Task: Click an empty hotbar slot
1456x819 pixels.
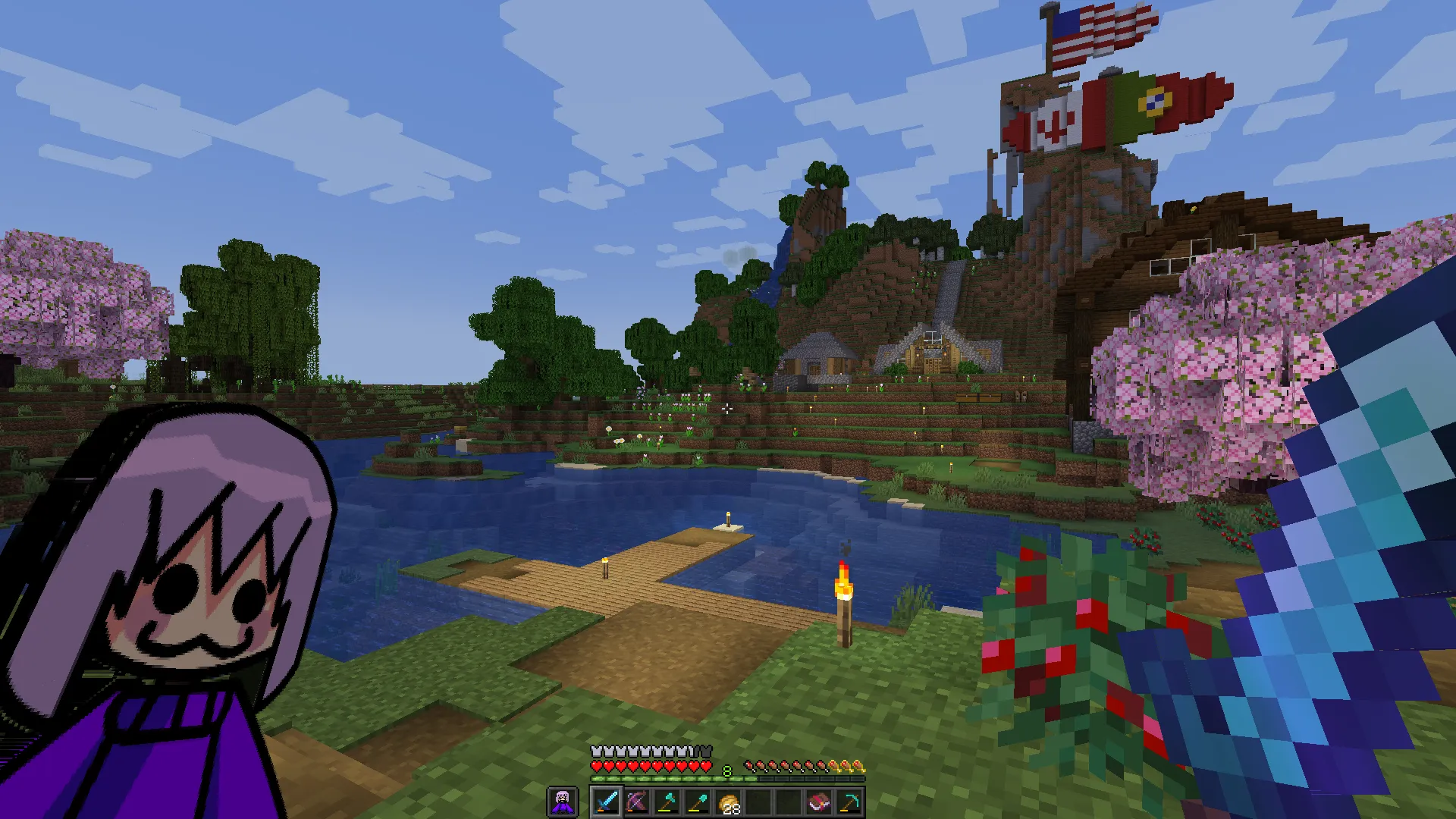Action: point(758,802)
